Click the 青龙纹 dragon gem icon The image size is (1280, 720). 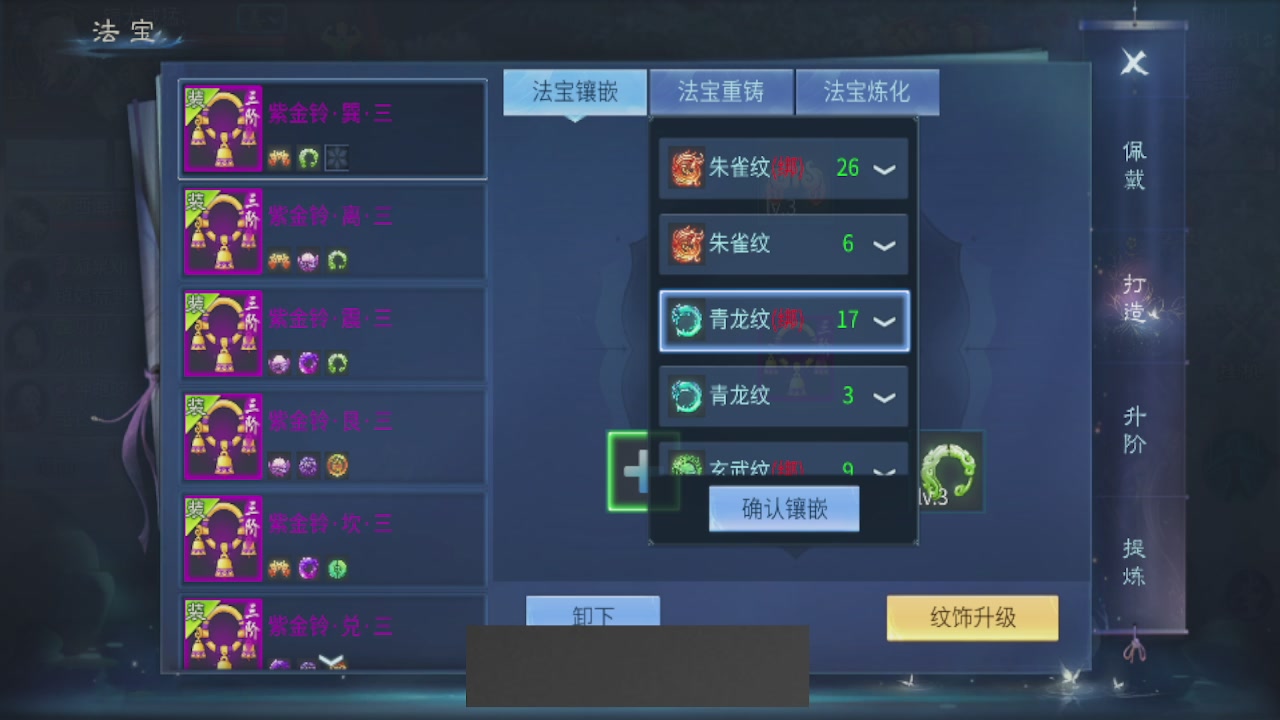click(686, 321)
